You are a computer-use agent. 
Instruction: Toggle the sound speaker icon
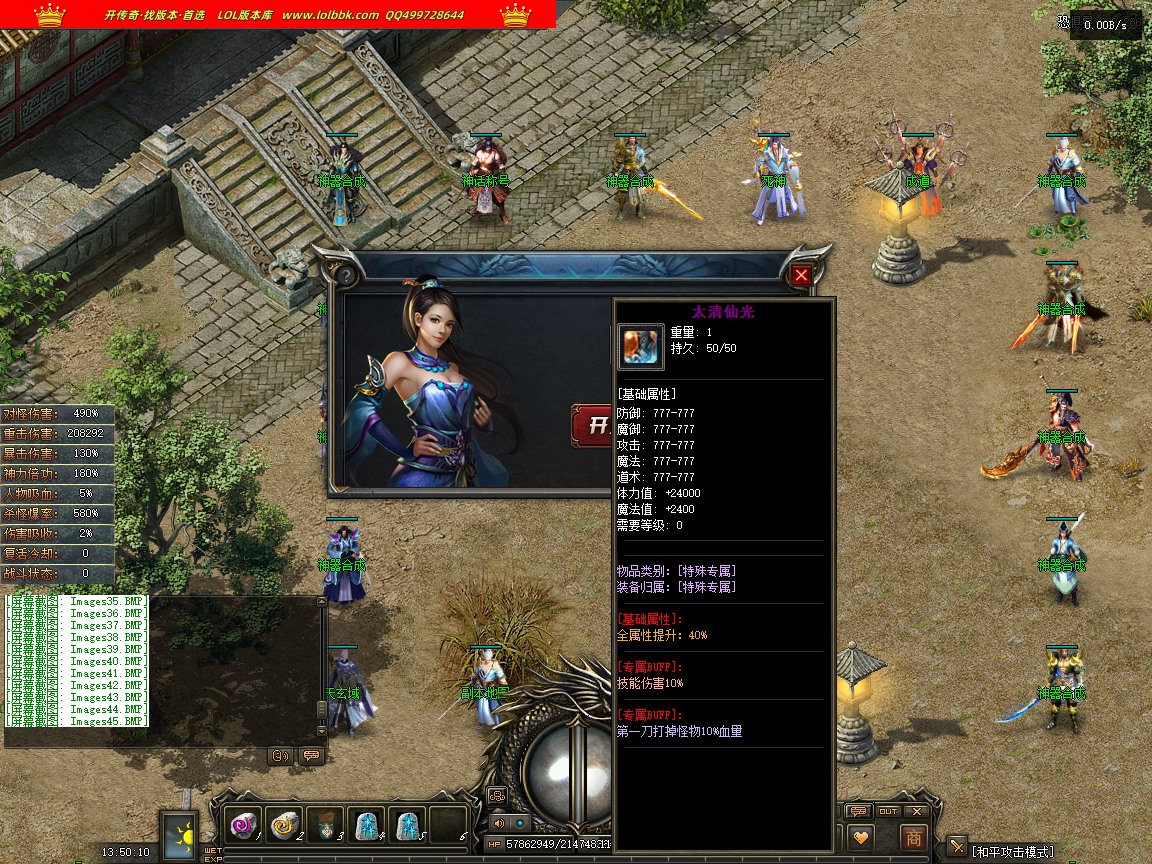click(498, 823)
